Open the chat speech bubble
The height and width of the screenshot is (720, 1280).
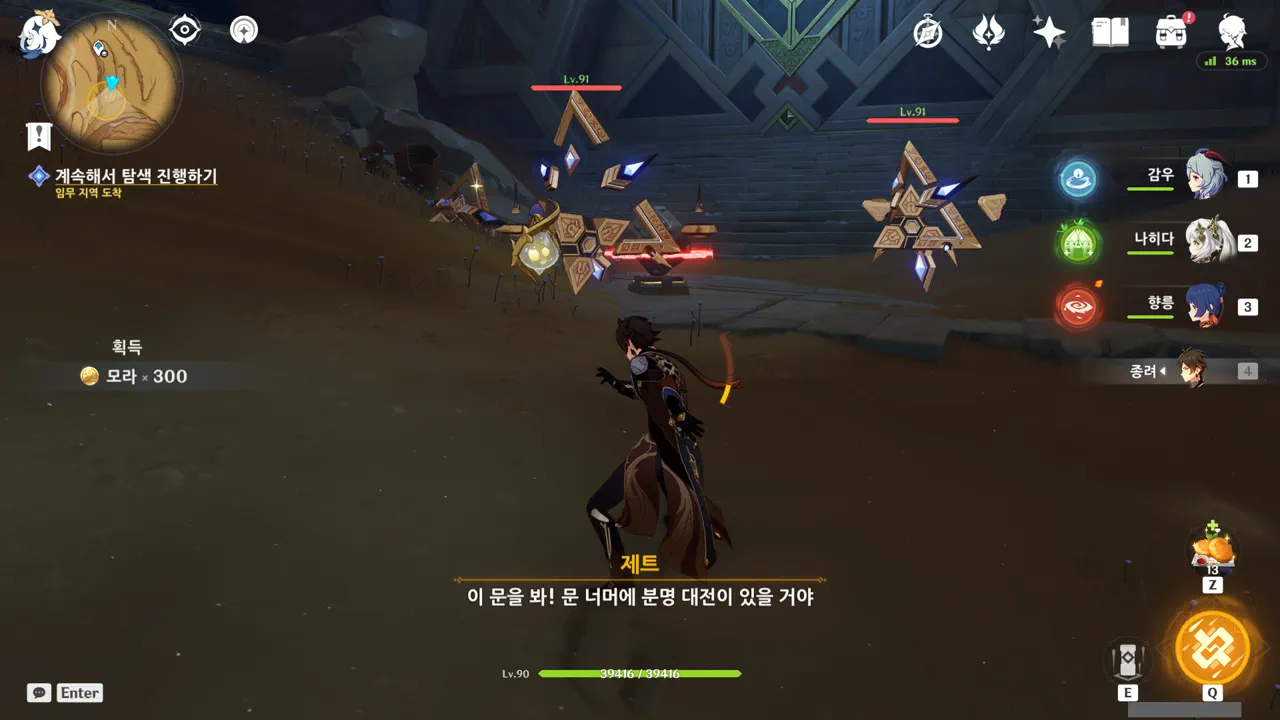[x=39, y=692]
